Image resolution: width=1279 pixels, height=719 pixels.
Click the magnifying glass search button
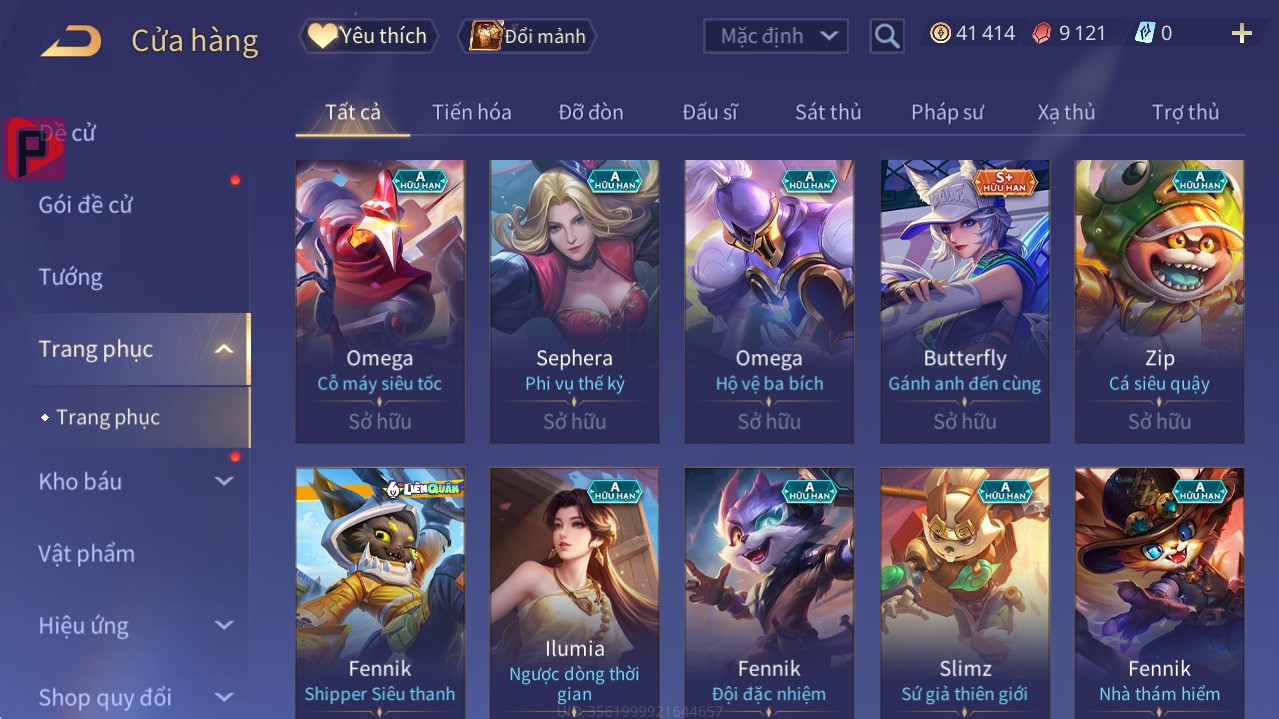[x=887, y=36]
